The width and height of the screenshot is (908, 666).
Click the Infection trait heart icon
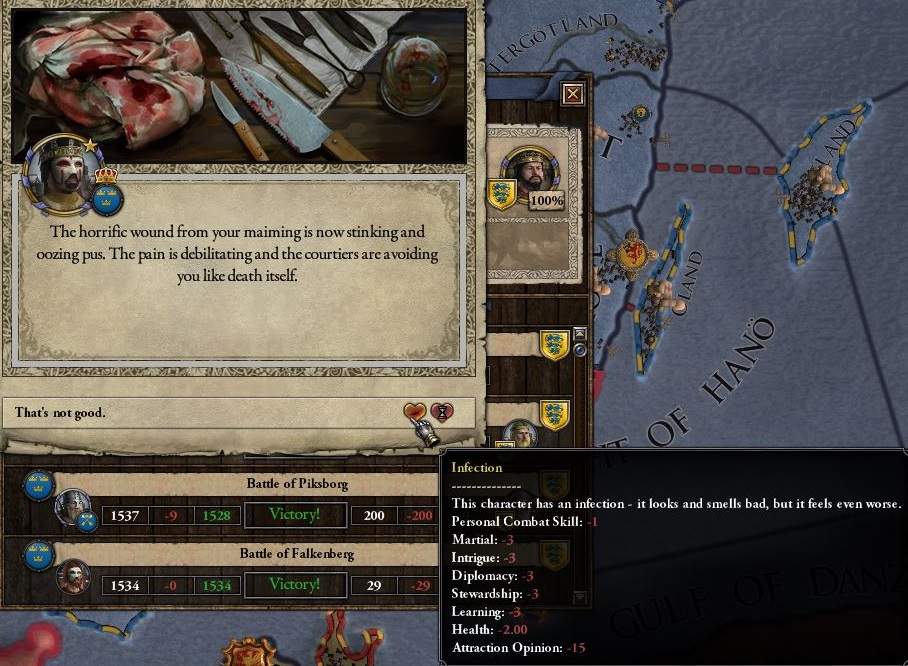tap(415, 411)
